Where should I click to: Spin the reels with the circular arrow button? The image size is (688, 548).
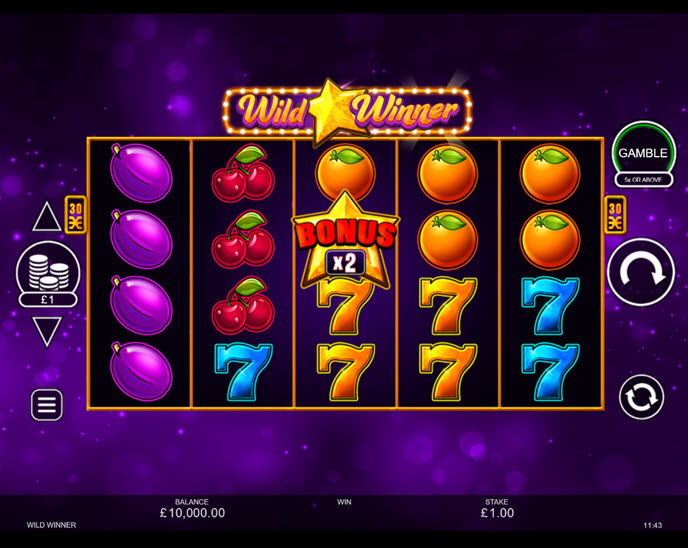[641, 272]
